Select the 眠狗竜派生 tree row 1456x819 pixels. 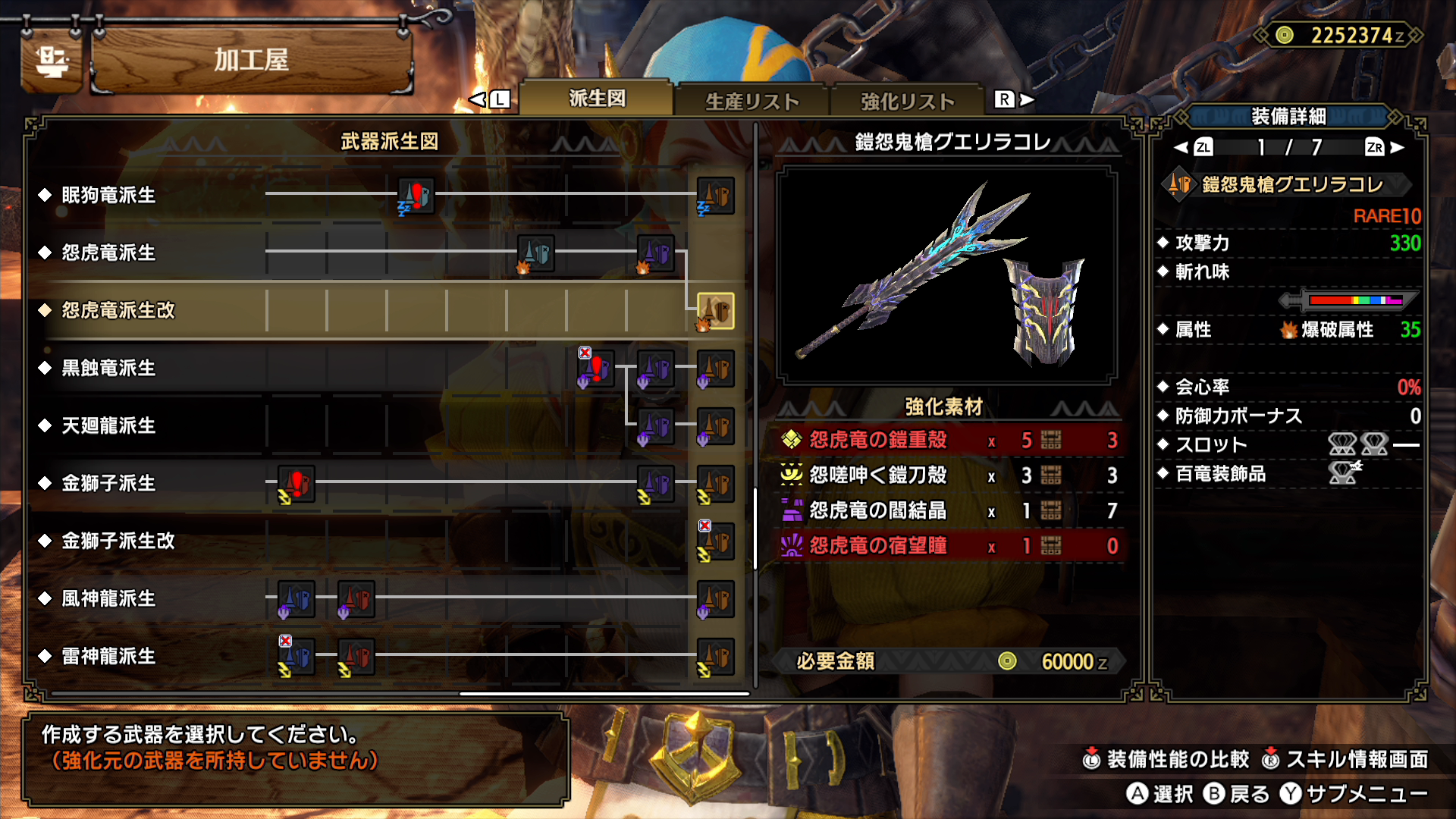click(108, 195)
